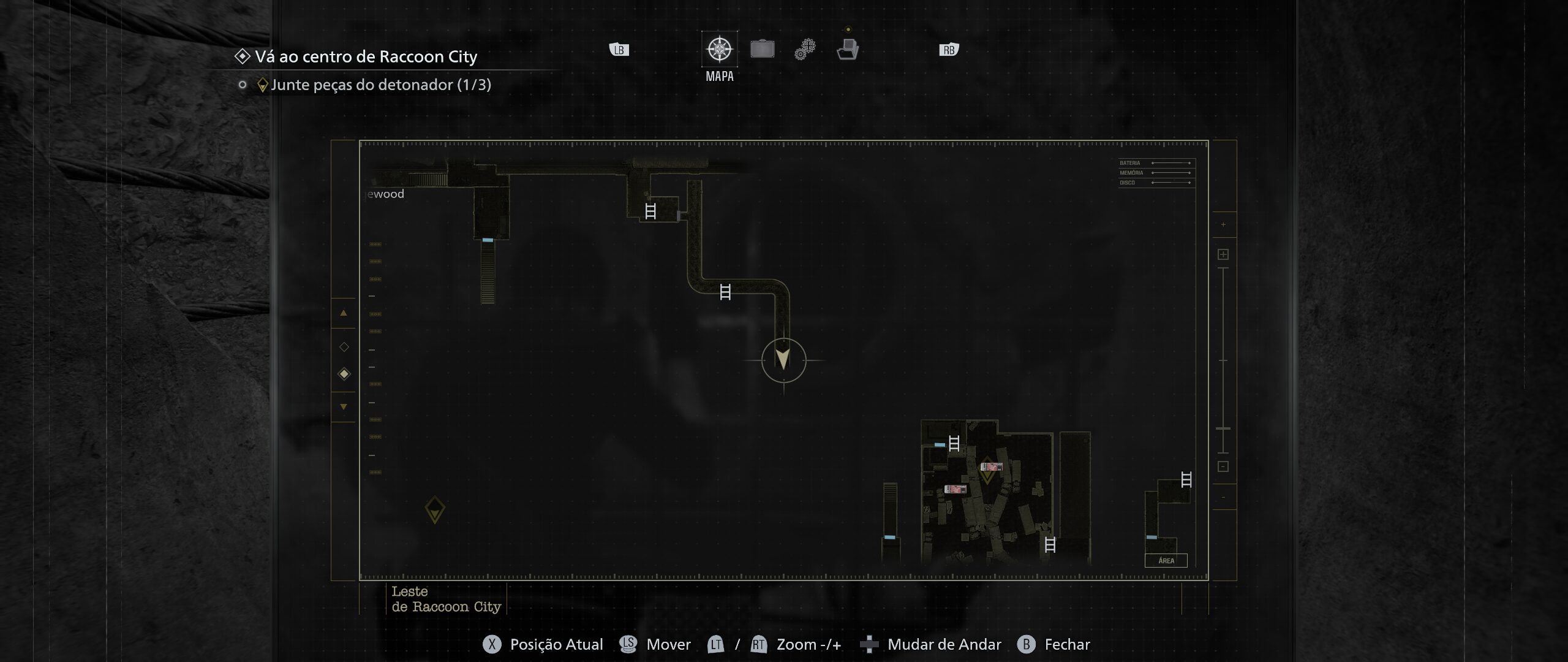Click the Leste de Raccoon City area label

[446, 599]
